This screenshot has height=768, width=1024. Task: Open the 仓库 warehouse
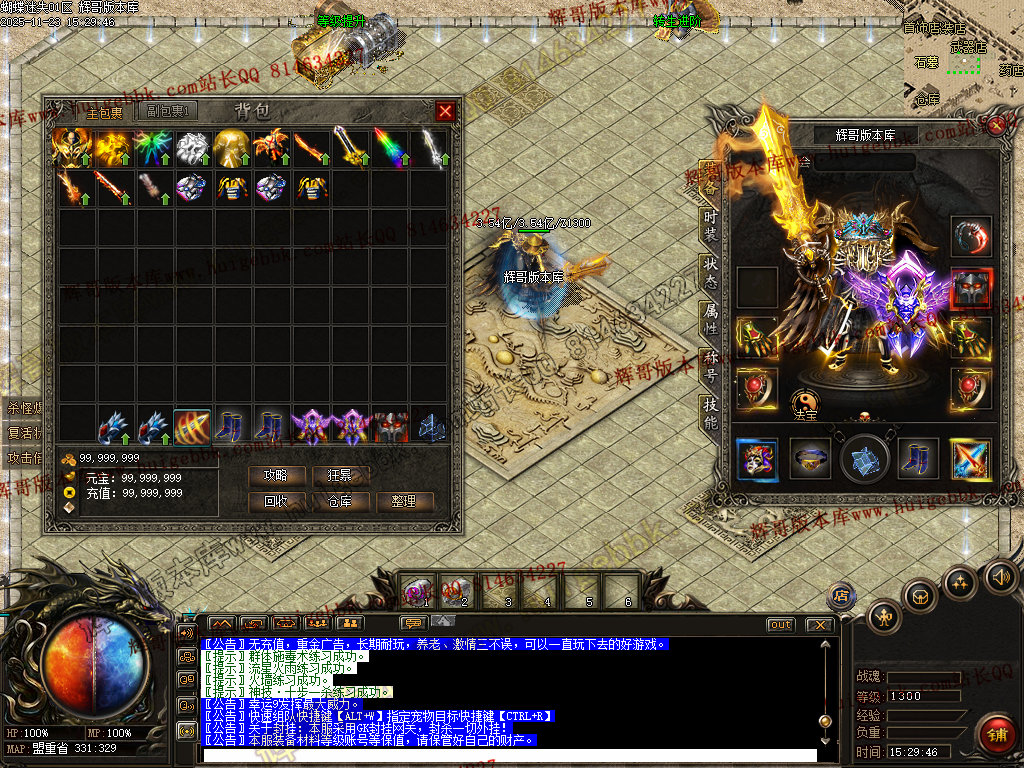click(340, 501)
